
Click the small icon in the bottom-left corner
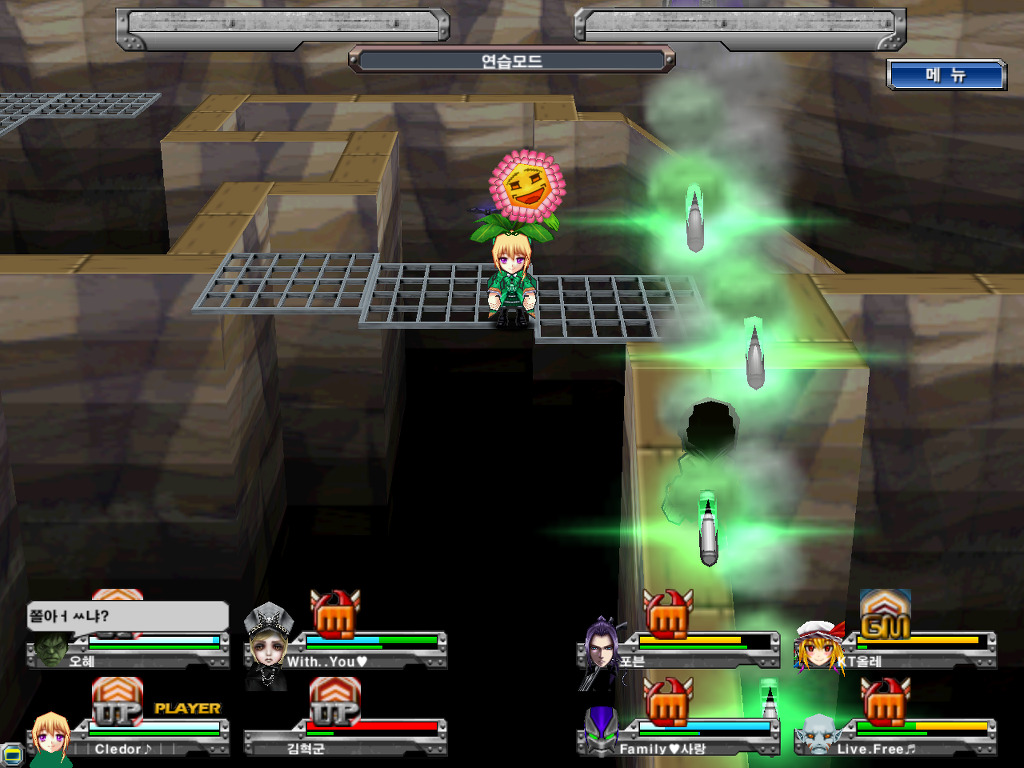pyautogui.click(x=11, y=755)
